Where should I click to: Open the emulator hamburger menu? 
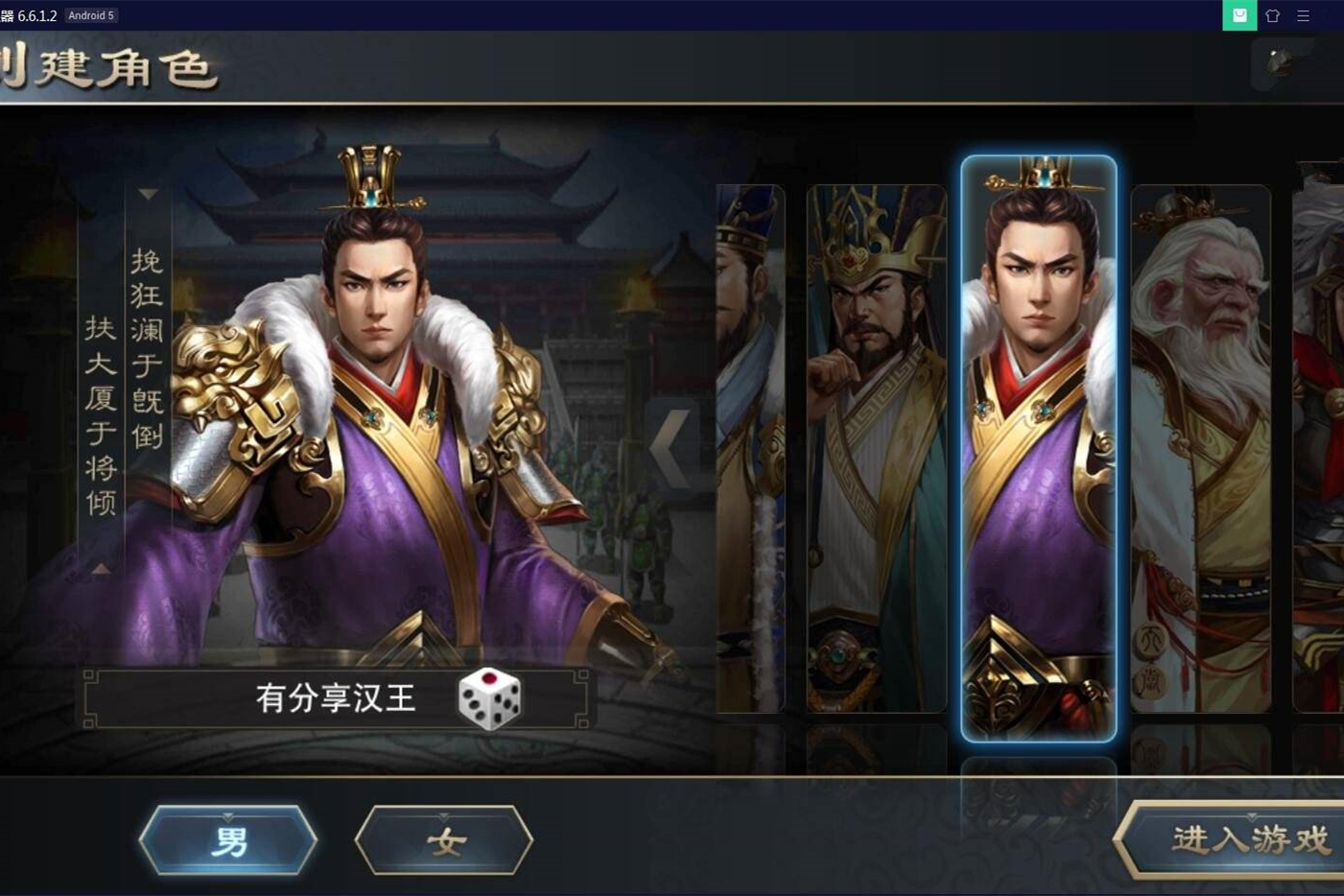pos(1303,15)
